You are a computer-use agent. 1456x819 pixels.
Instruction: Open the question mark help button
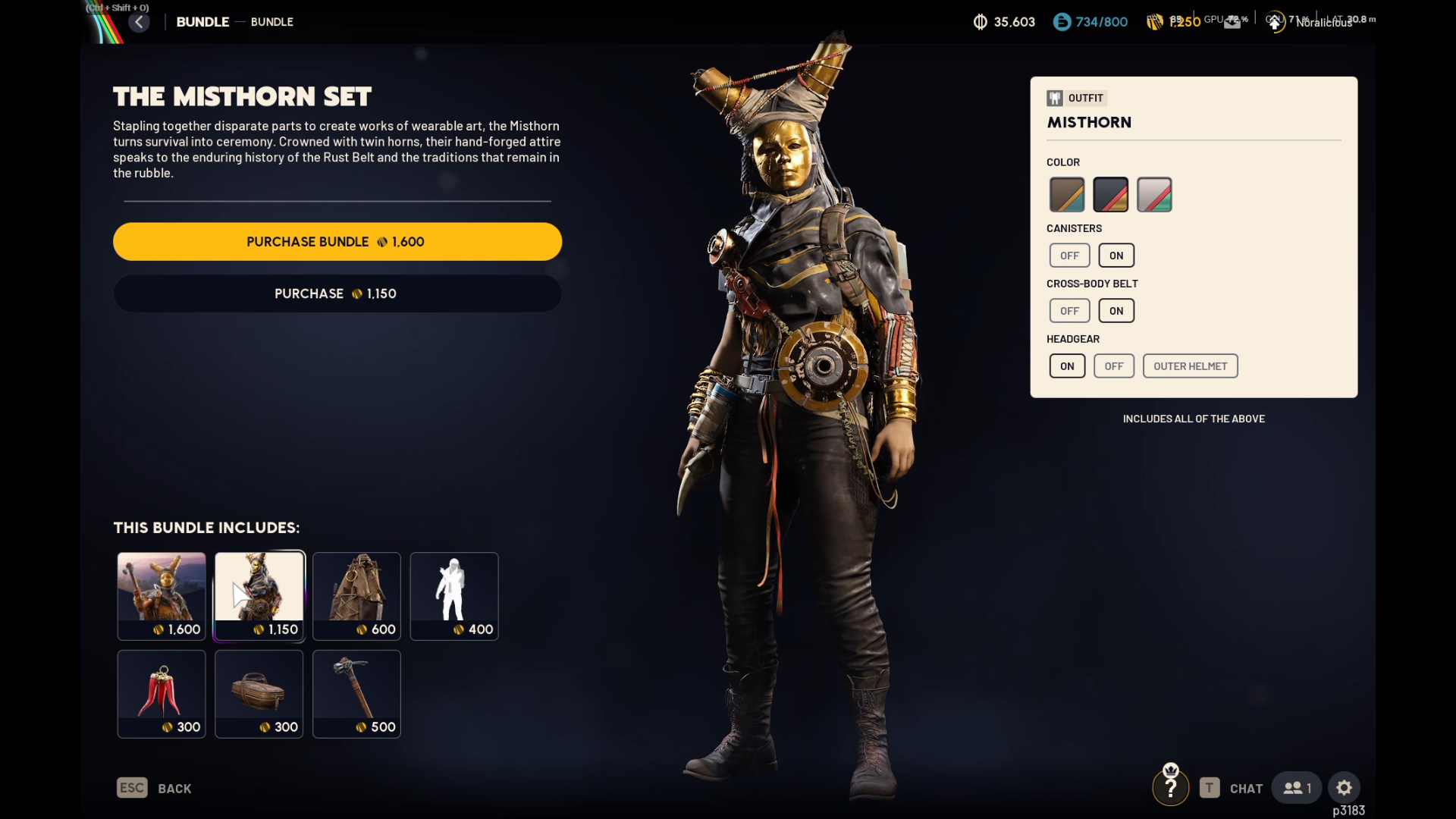tap(1170, 789)
